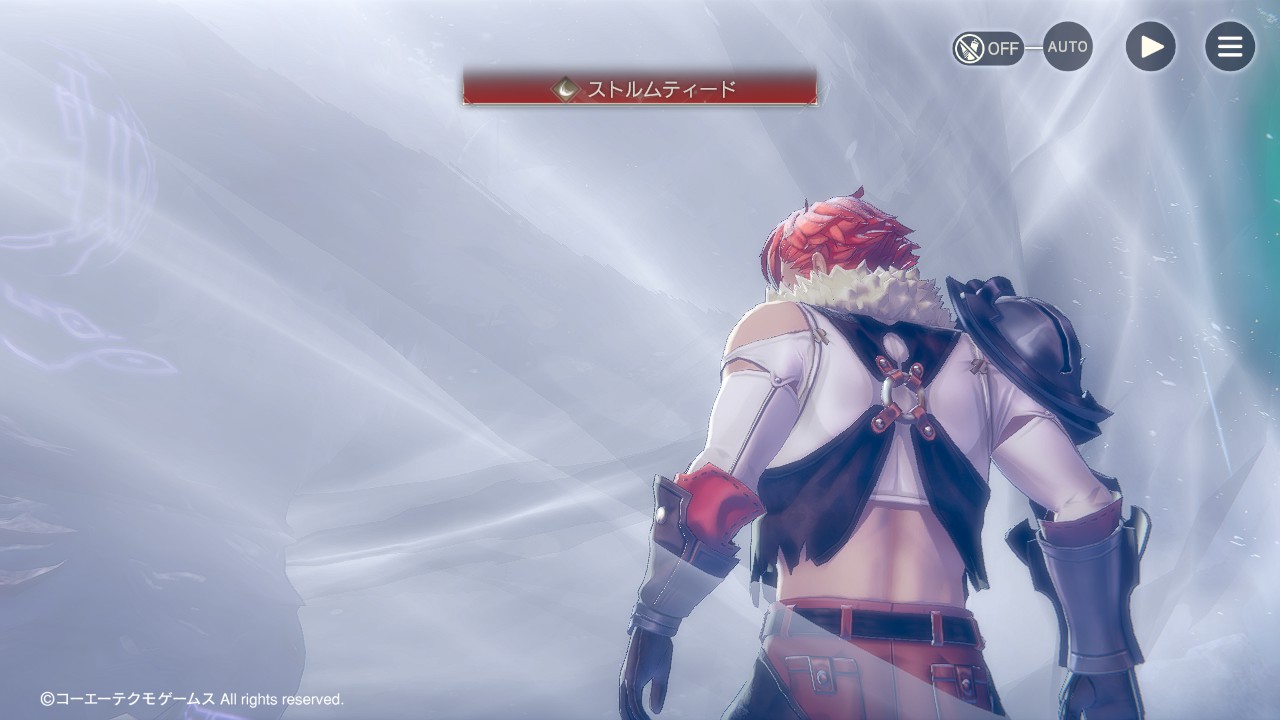This screenshot has width=1280, height=720.
Task: Click the play arrow button
Action: point(1150,47)
